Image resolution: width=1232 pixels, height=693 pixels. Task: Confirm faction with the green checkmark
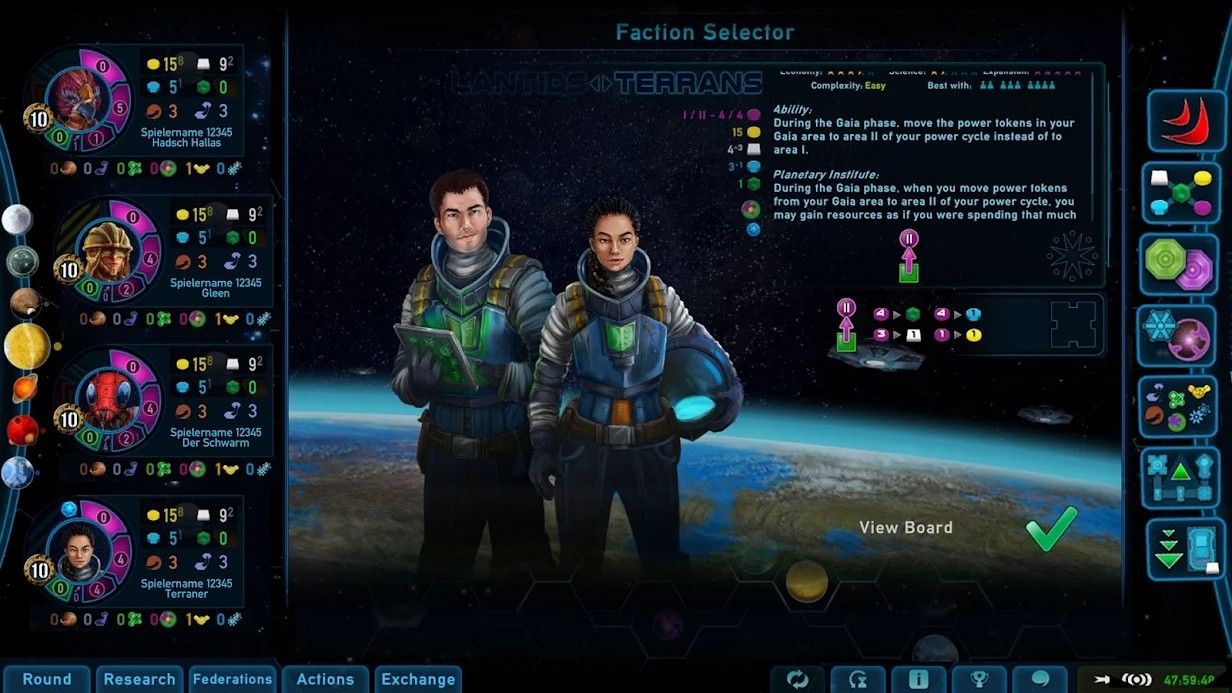1051,529
